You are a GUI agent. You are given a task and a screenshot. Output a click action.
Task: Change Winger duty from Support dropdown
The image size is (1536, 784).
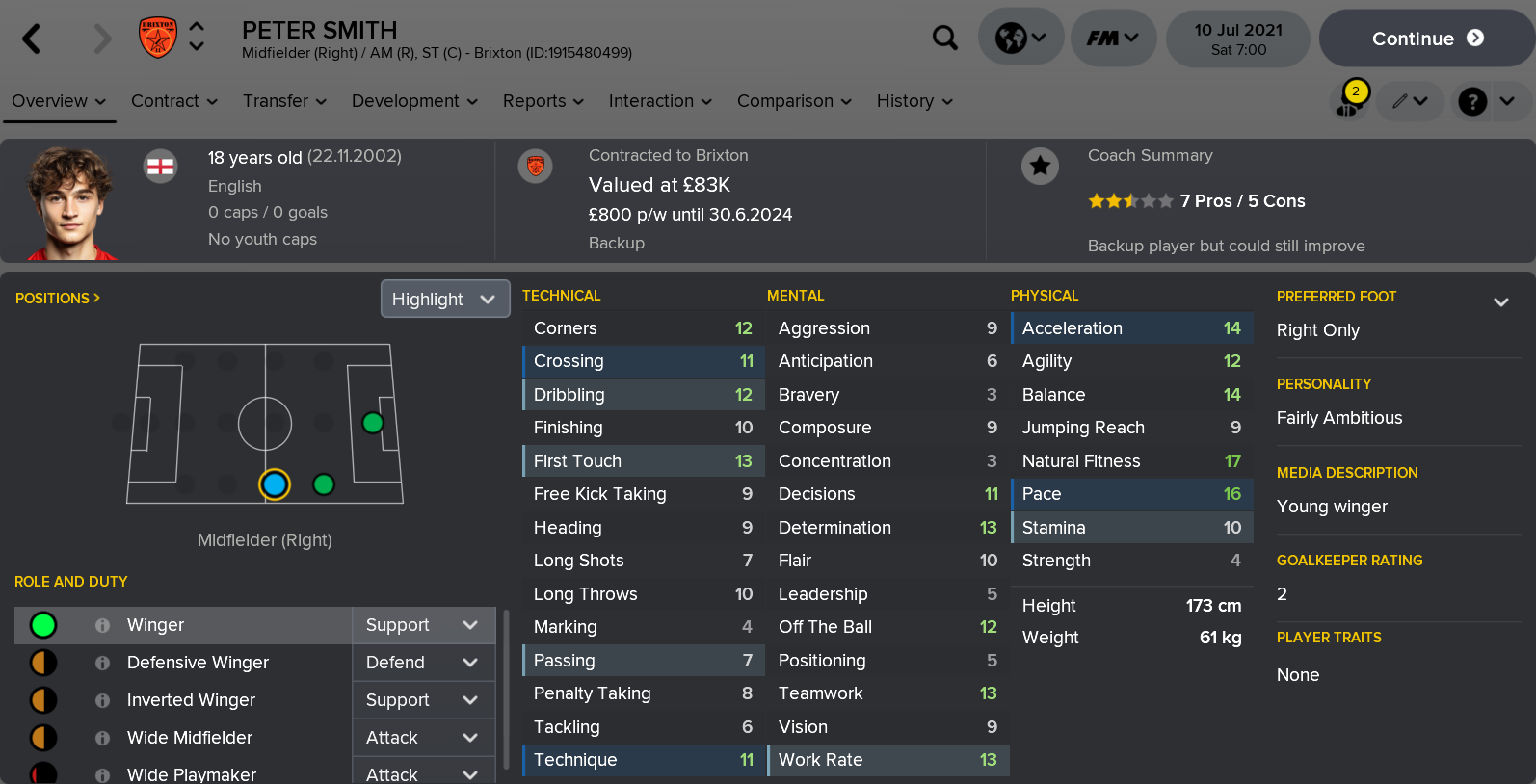423,625
